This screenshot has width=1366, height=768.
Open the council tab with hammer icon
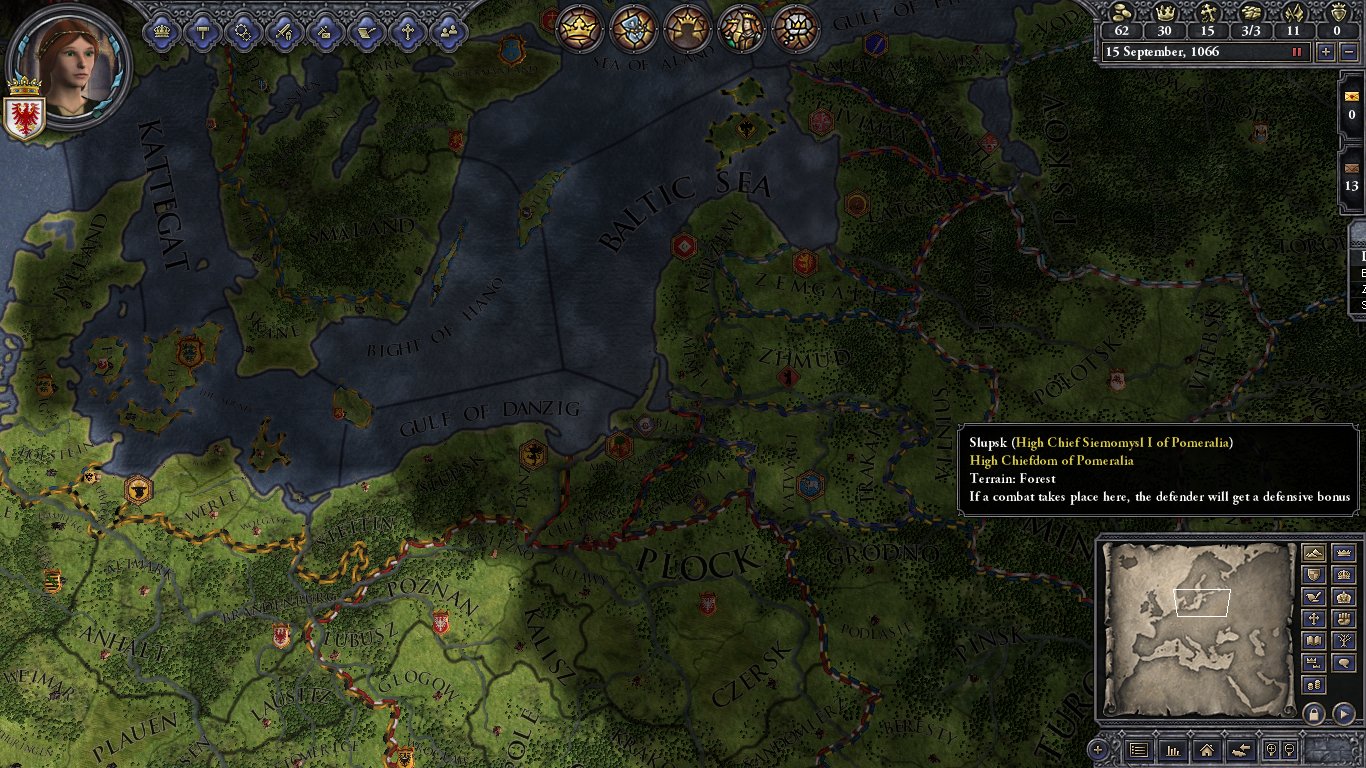203,31
